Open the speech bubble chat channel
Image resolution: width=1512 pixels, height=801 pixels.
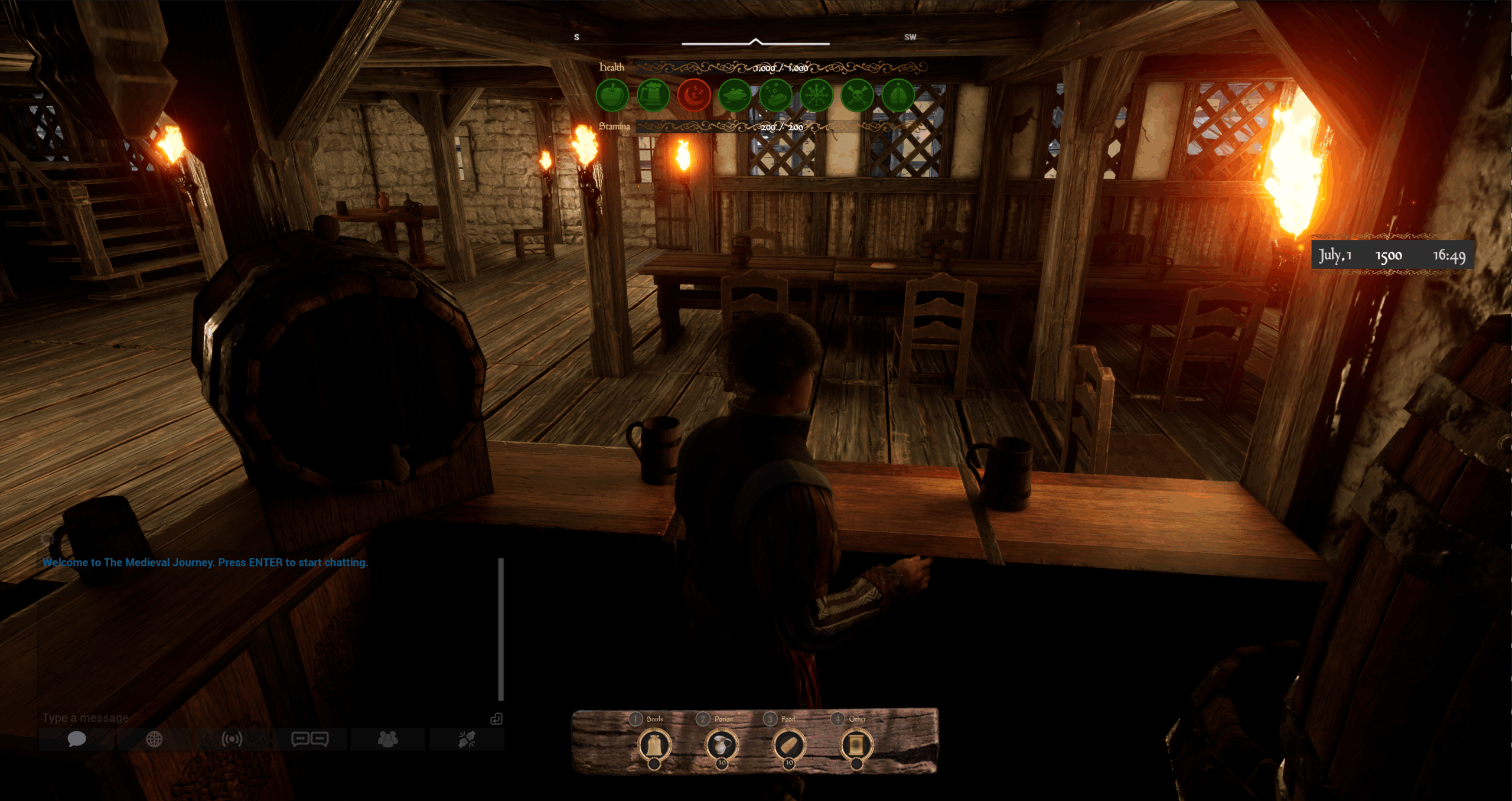click(x=77, y=739)
